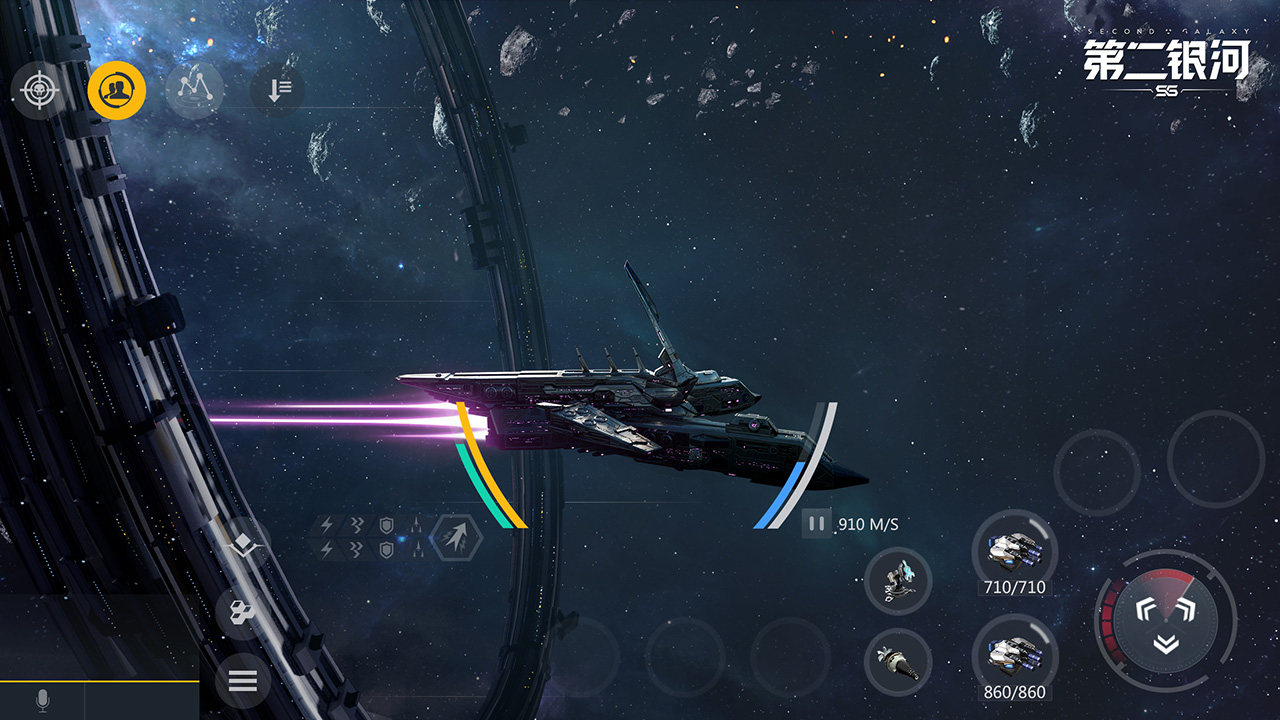
Task: Click the sort-down arrow list button
Action: (277, 91)
